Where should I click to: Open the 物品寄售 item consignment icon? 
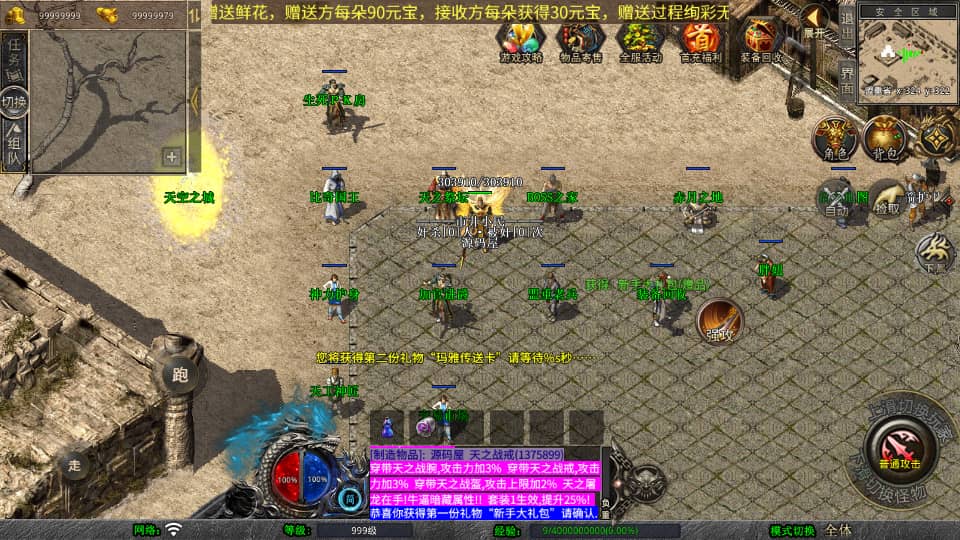[x=580, y=40]
